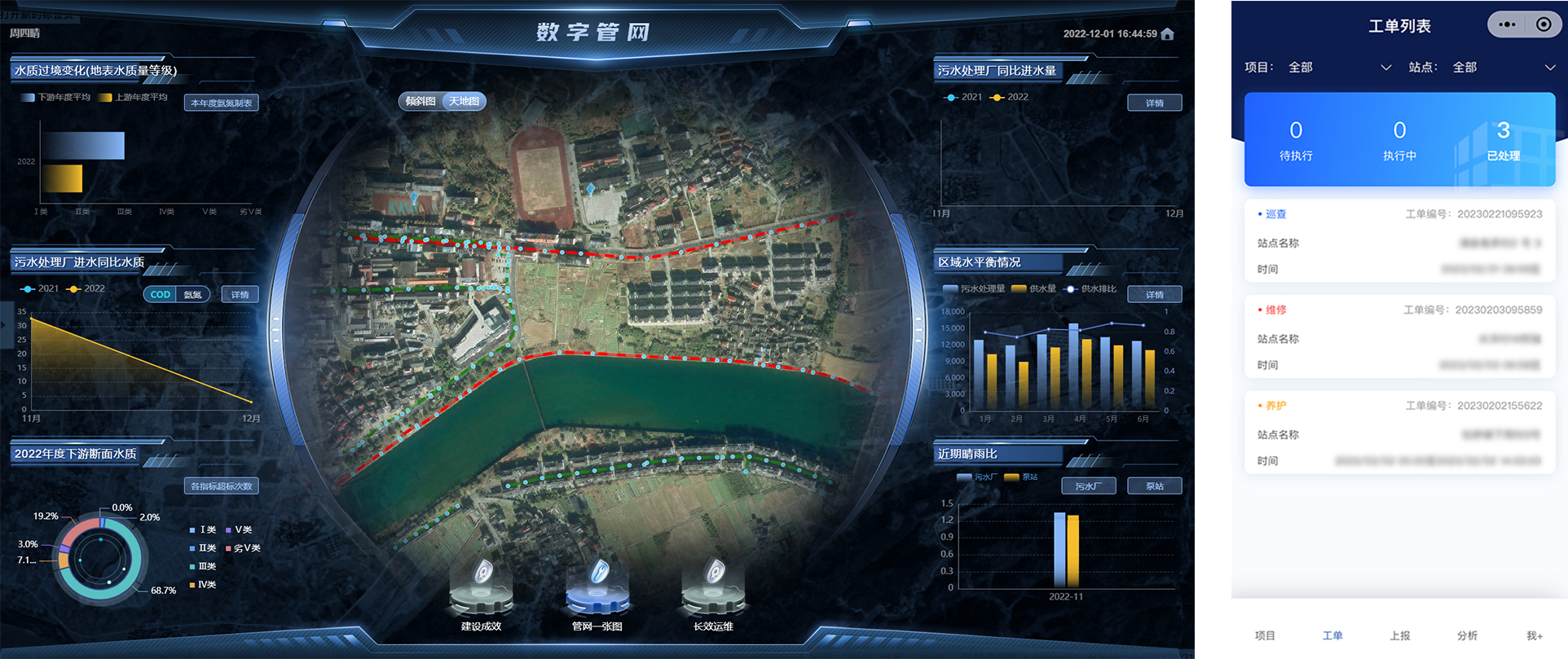Click the 本年度氨氮制表 button

coord(221,102)
